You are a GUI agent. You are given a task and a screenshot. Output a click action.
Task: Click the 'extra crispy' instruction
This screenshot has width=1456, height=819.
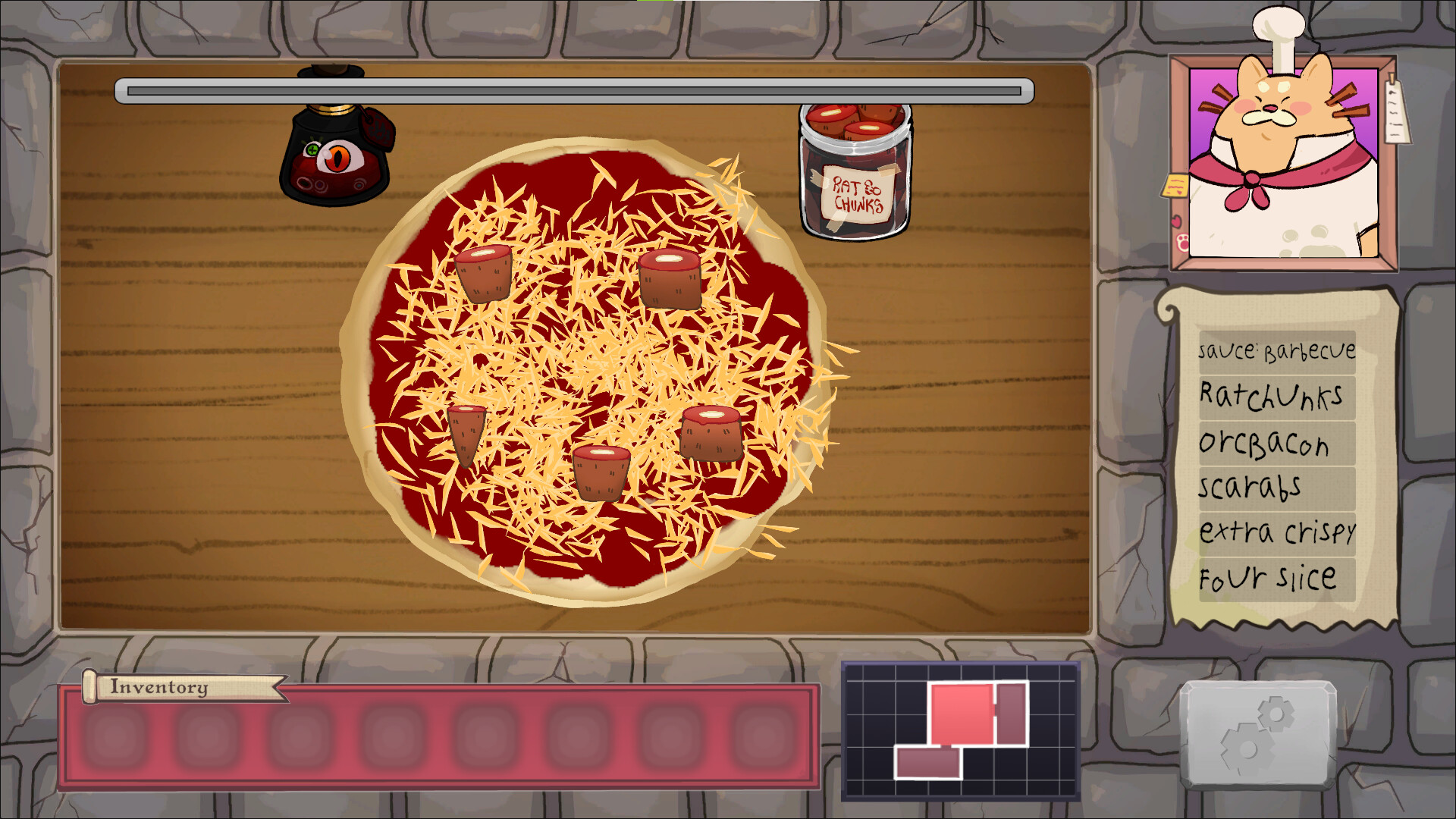[1276, 532]
